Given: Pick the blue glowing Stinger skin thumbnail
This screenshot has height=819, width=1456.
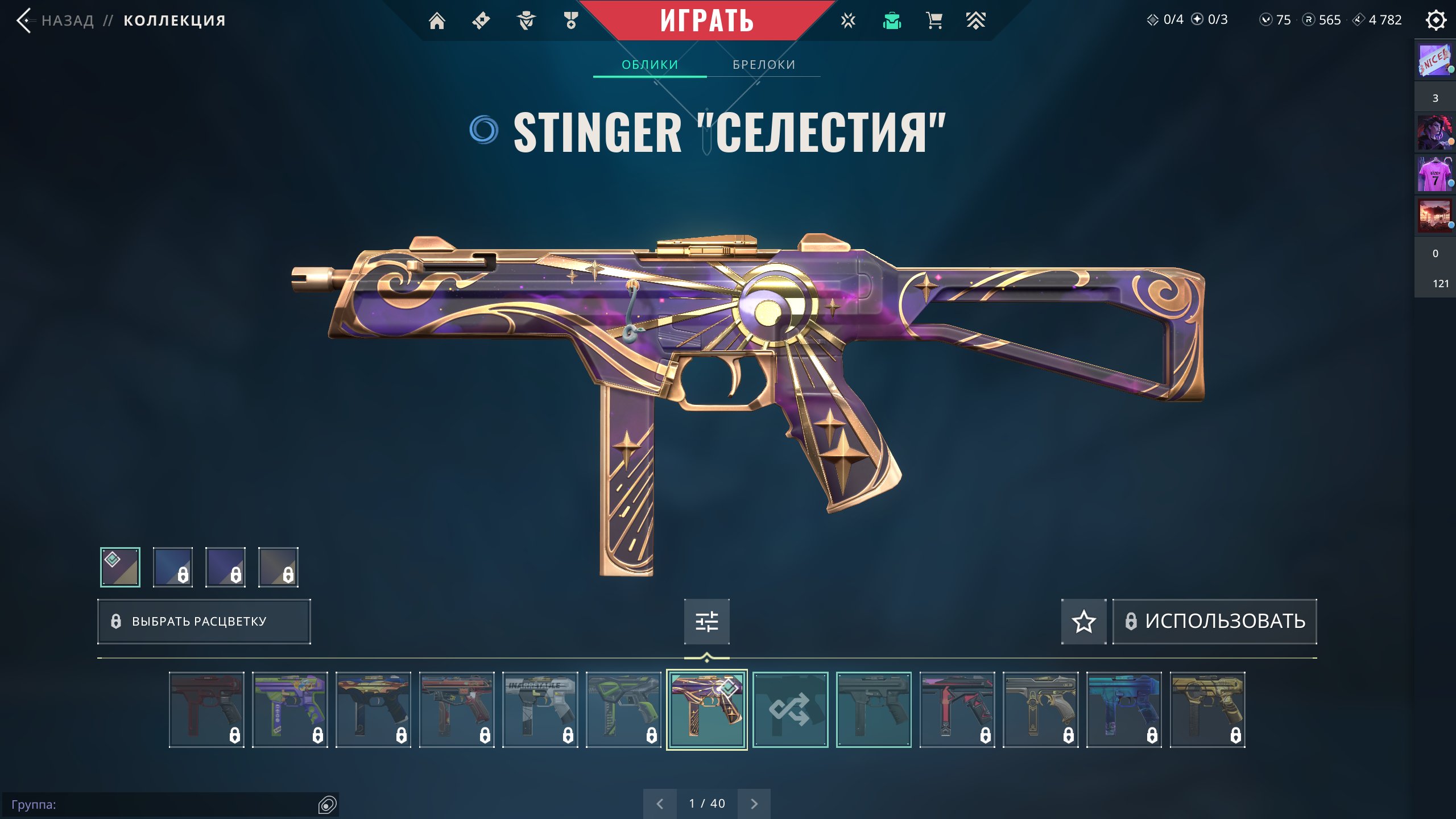Looking at the screenshot, I should [x=1124, y=709].
